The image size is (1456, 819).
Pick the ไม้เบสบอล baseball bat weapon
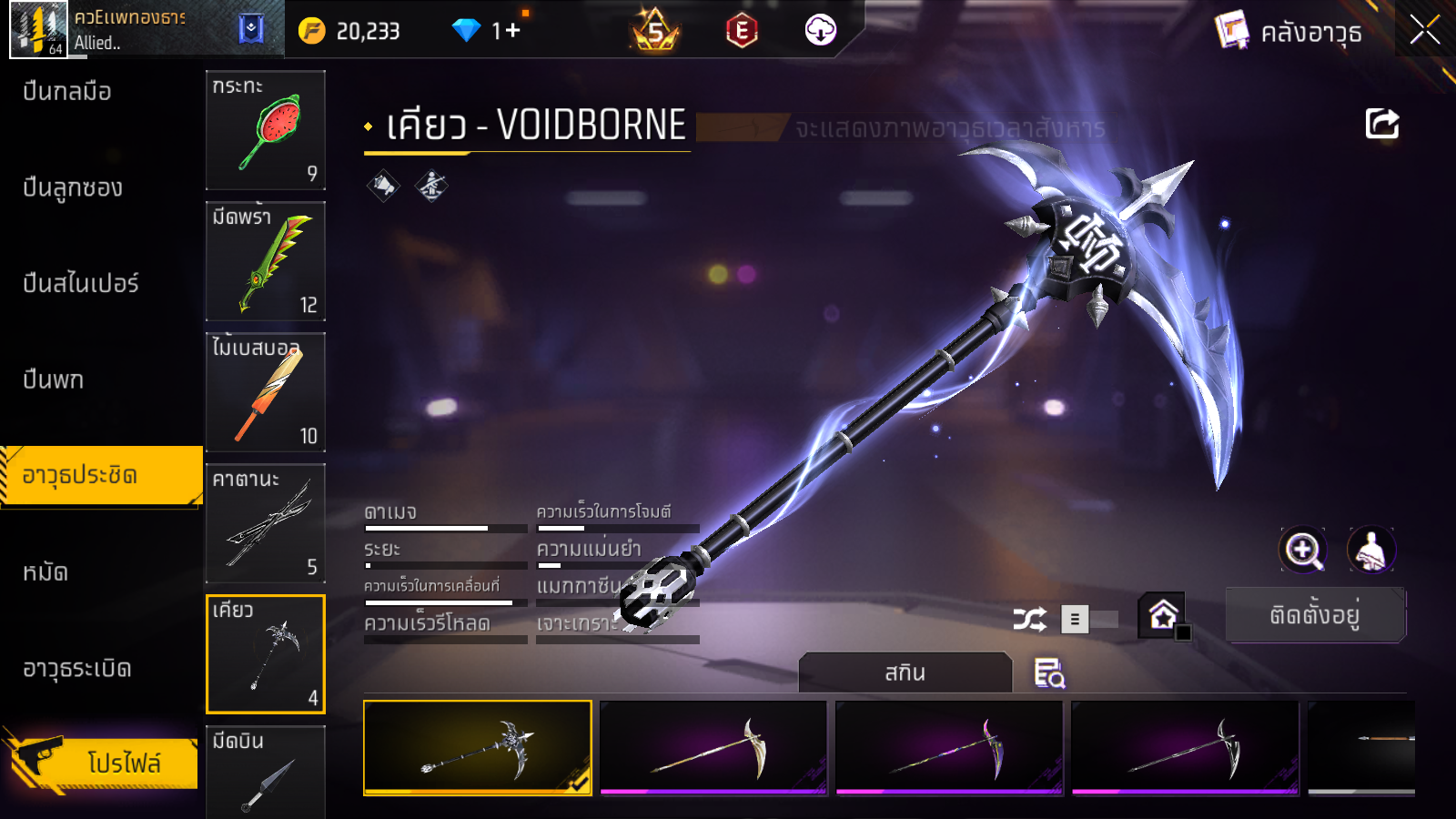(x=266, y=392)
